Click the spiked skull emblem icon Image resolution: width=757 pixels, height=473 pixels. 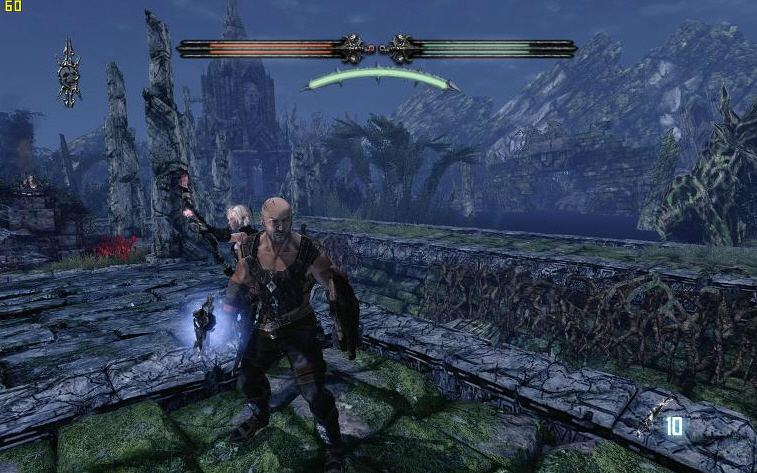(x=69, y=73)
